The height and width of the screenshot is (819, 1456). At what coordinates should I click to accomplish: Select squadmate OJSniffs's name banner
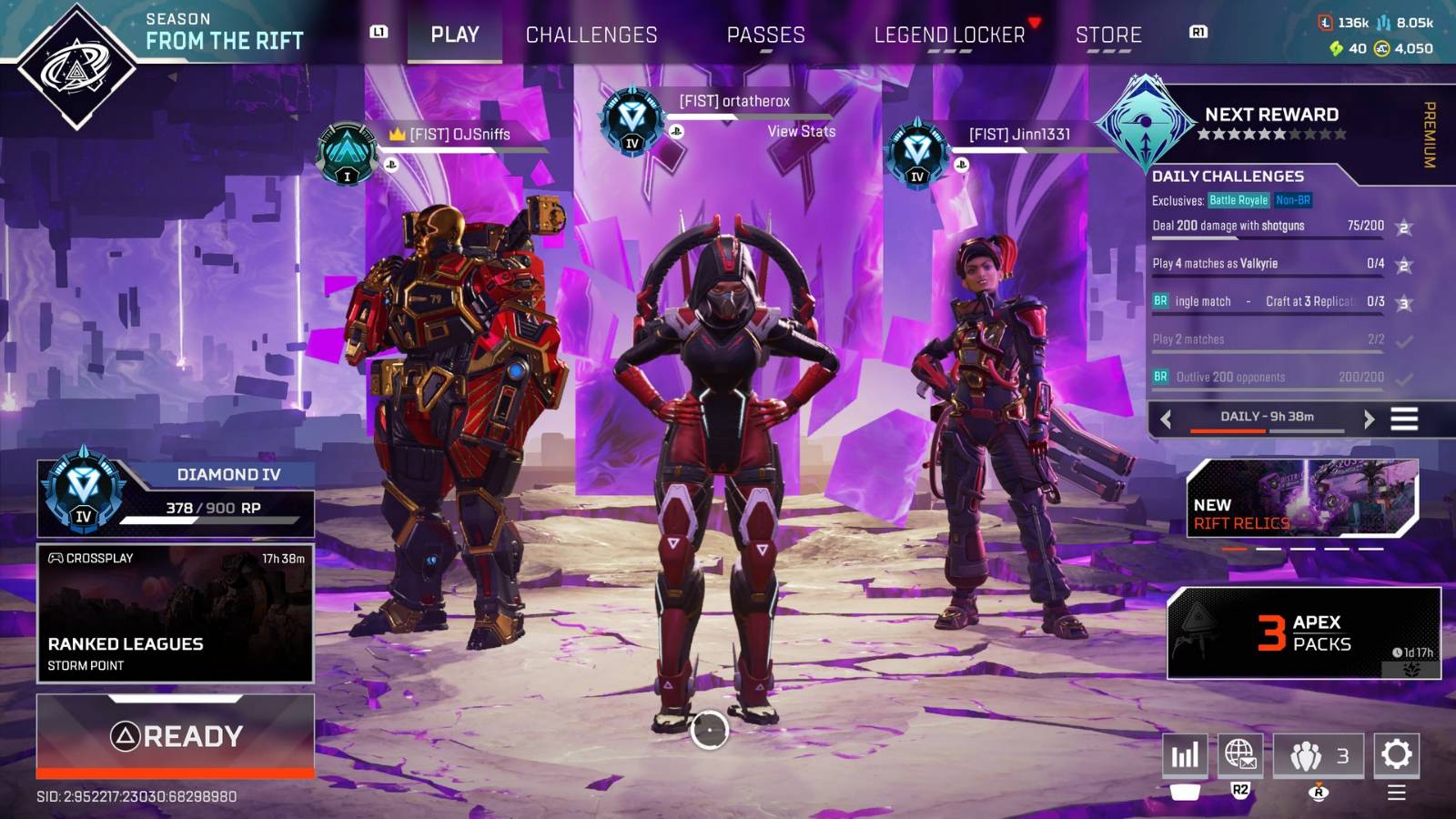pyautogui.click(x=460, y=135)
